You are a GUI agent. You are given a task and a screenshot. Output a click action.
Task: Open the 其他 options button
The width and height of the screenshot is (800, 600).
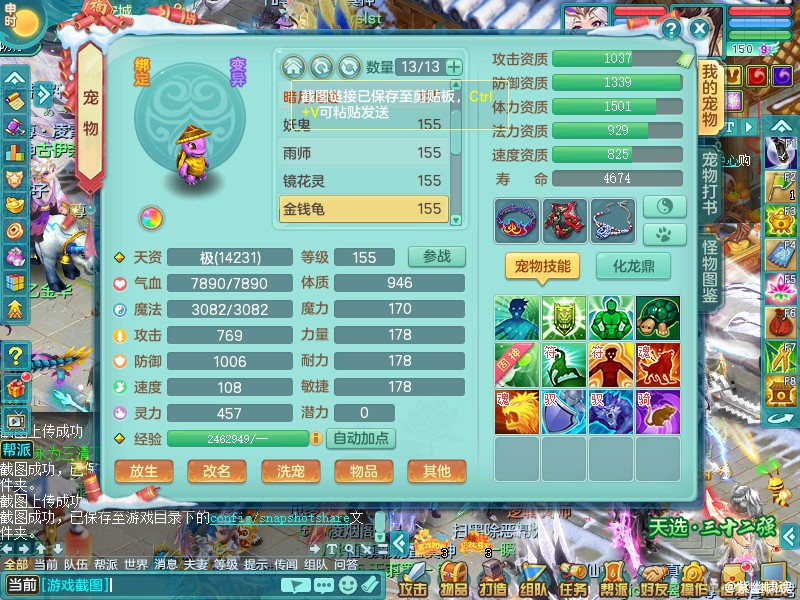coord(436,471)
